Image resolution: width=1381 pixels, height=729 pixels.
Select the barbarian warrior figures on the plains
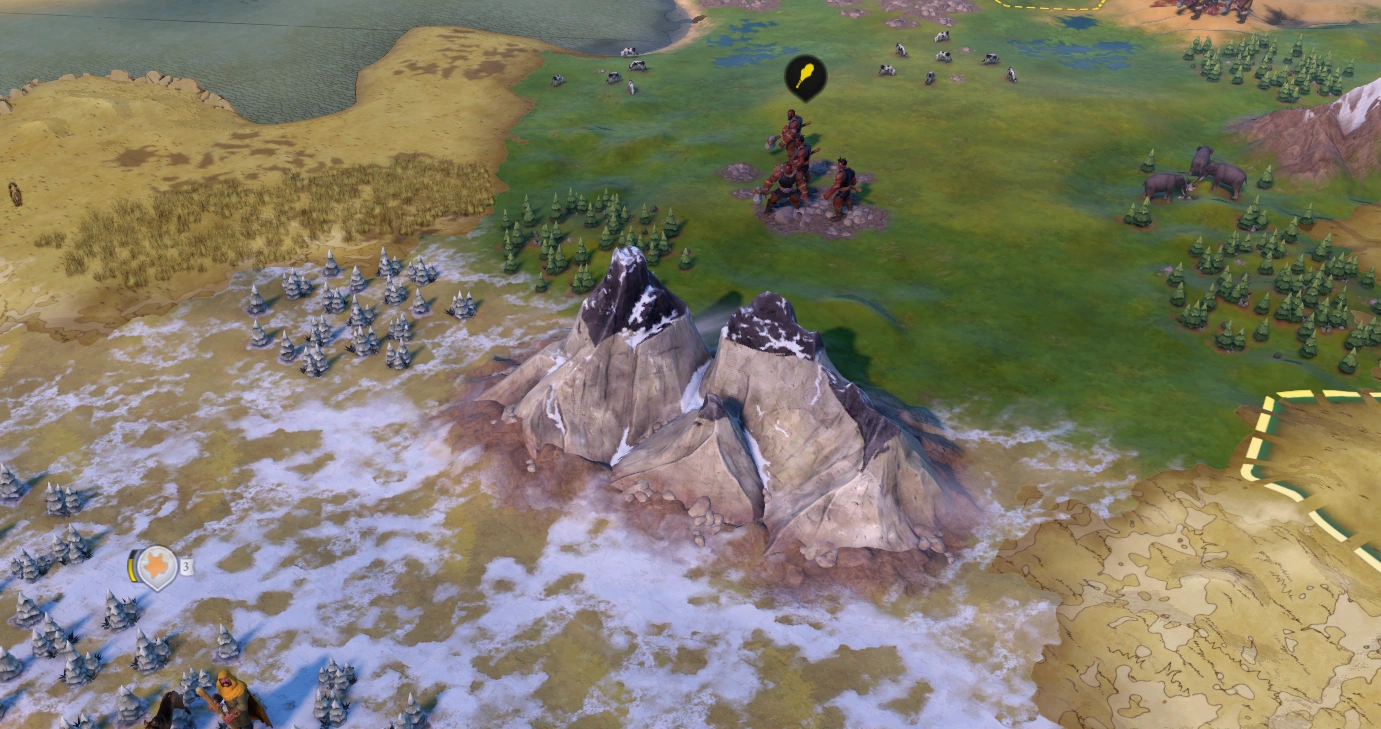800,170
